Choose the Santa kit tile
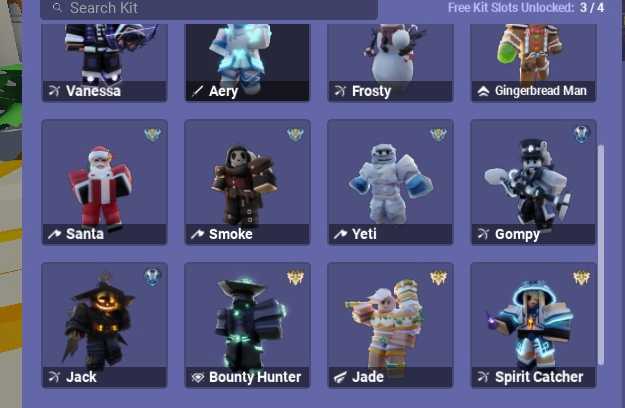 [104, 182]
